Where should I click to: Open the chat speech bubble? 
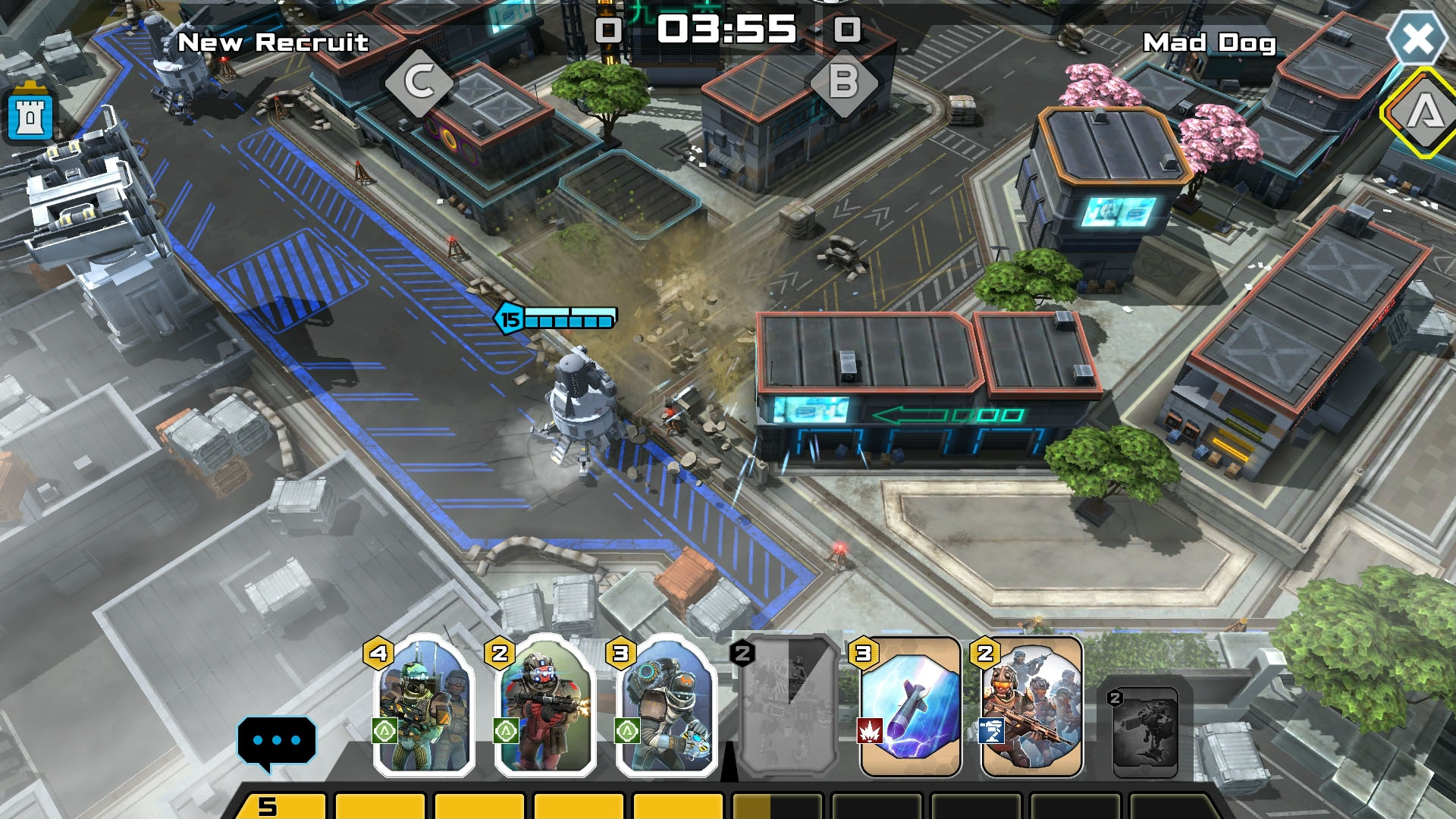coord(276,741)
